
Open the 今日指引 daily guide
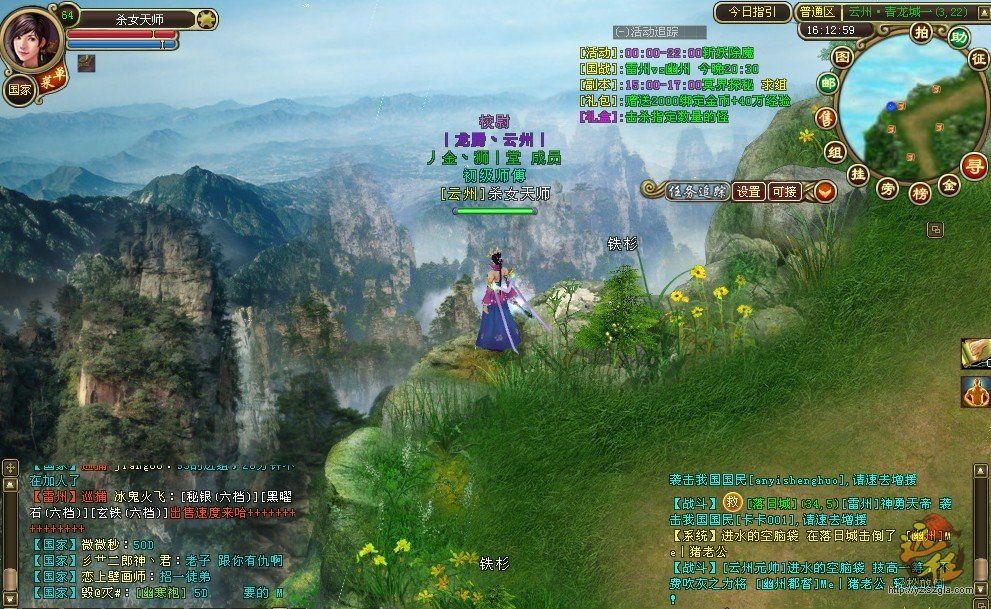[x=752, y=12]
